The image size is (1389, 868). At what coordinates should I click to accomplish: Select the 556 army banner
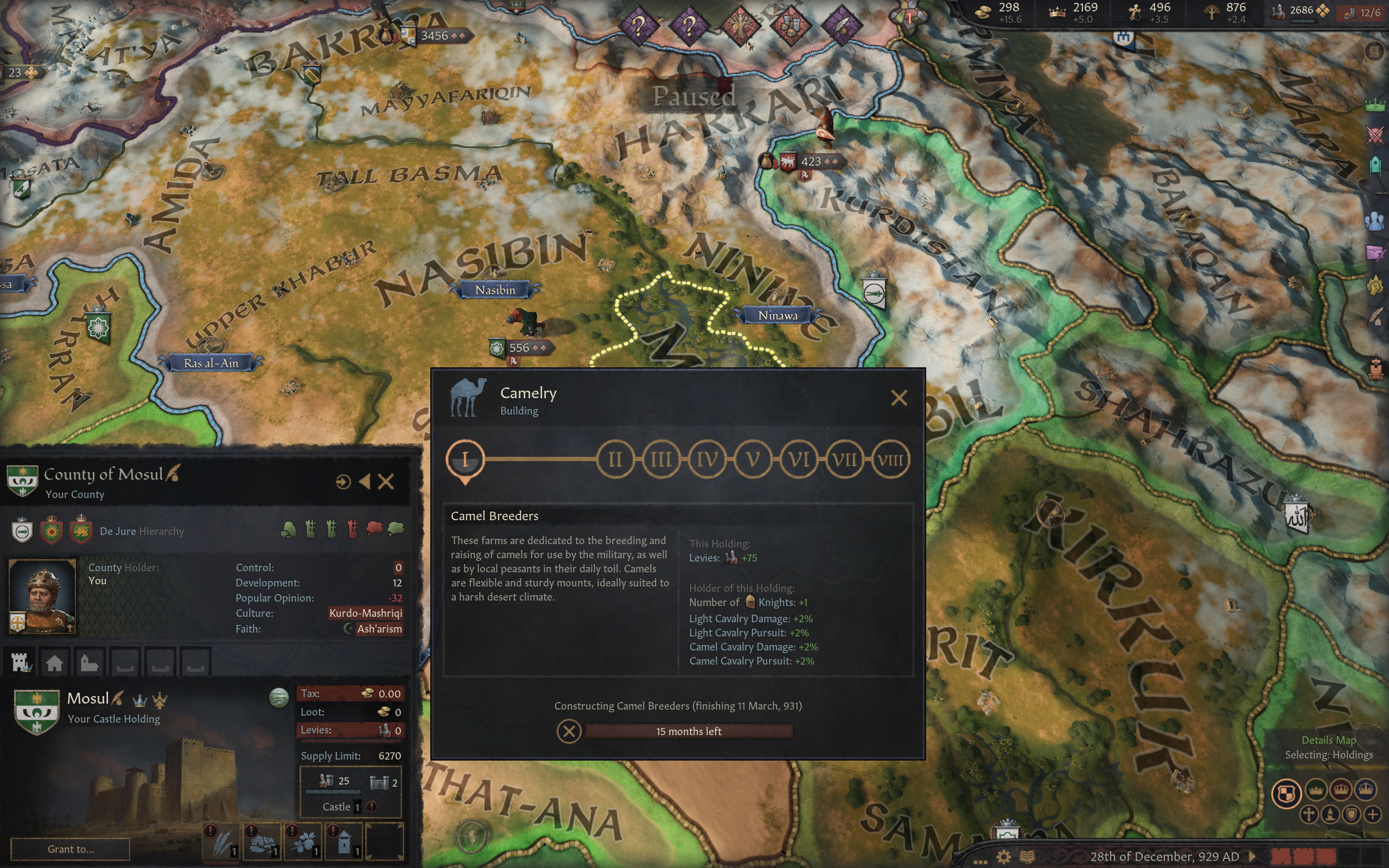click(x=519, y=348)
